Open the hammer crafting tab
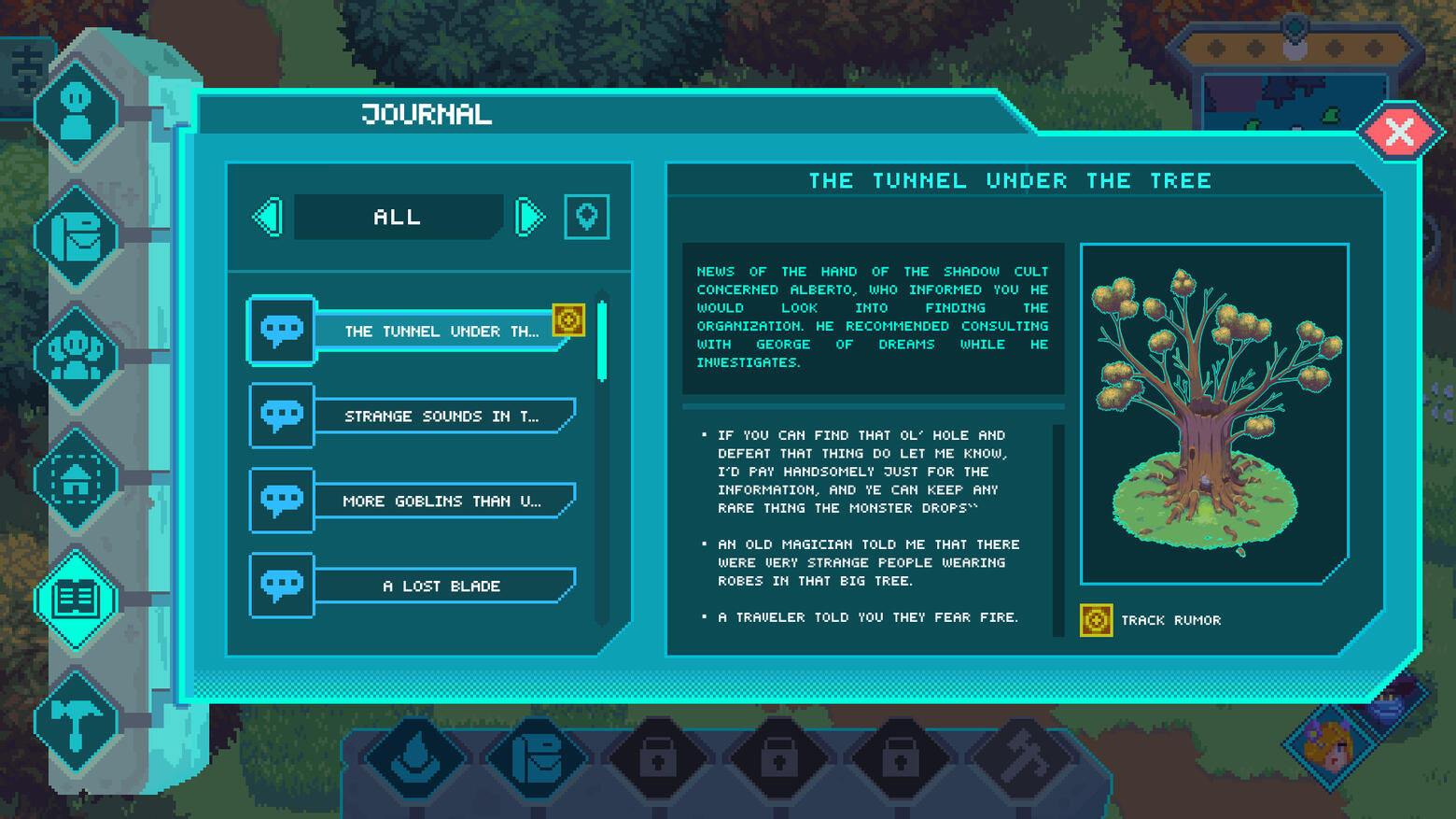This screenshot has width=1456, height=819. [x=77, y=721]
